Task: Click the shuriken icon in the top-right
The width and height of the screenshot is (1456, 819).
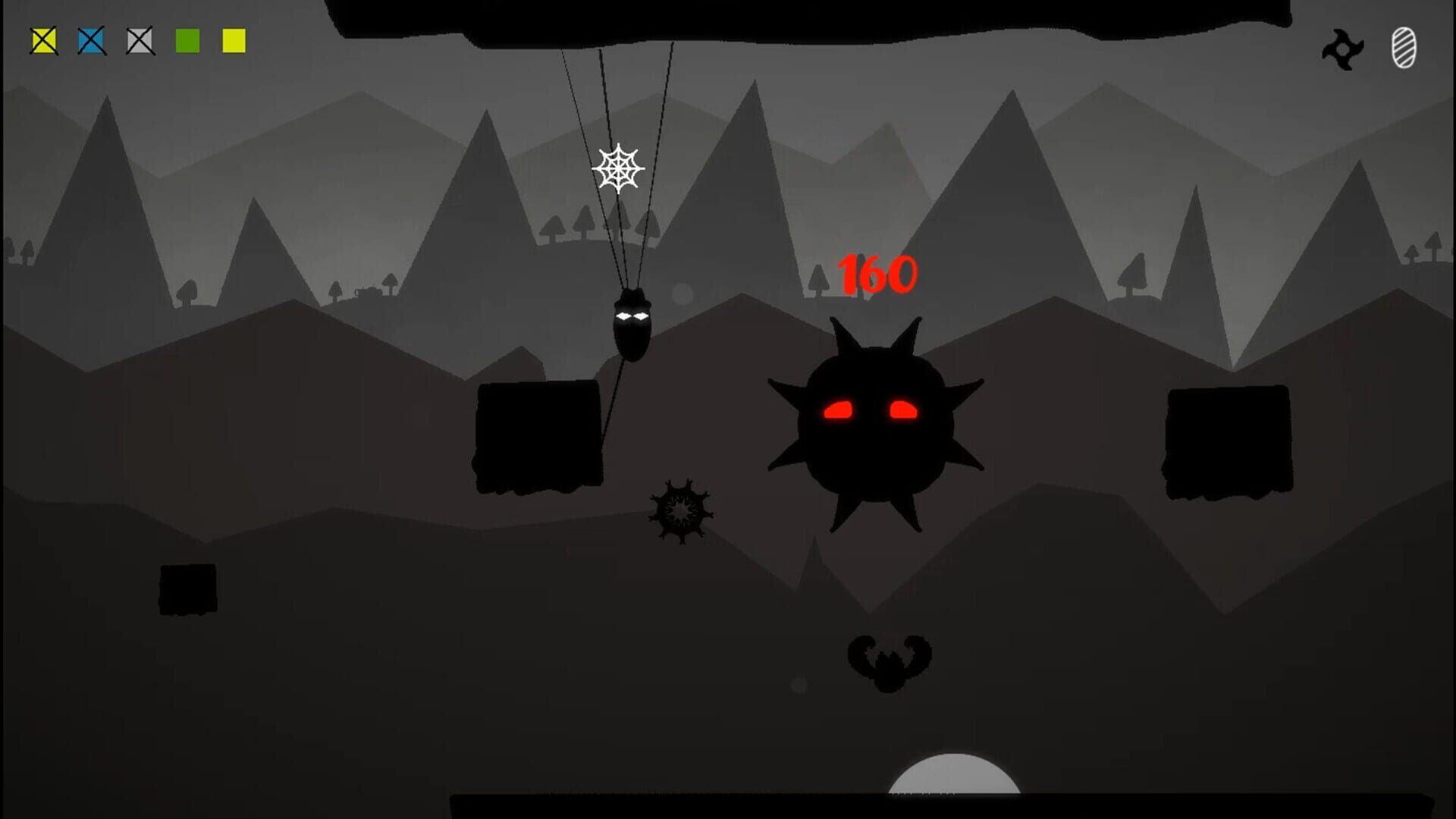Action: [x=1344, y=49]
